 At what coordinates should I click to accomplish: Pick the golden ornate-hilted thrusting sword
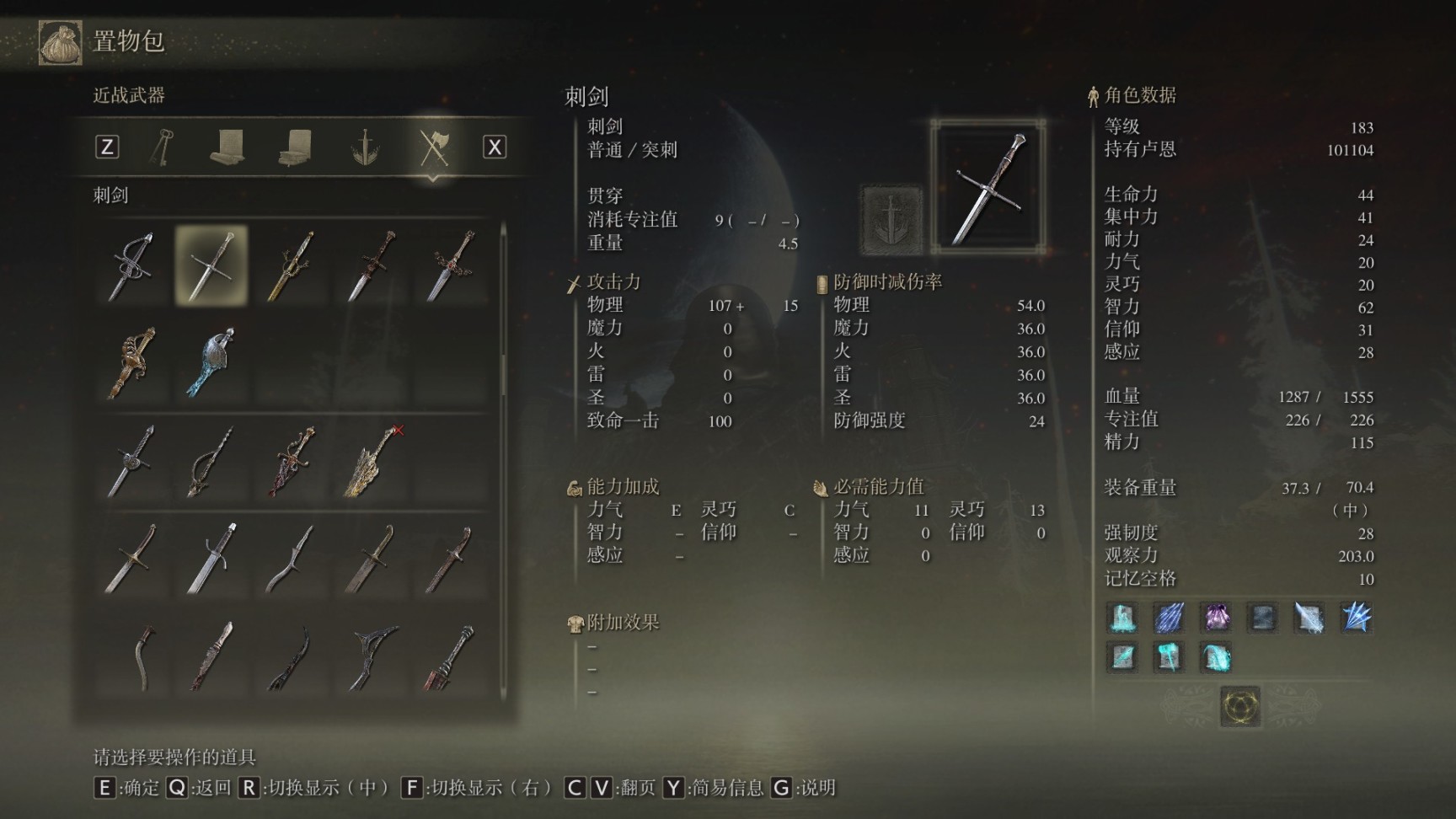[291, 265]
